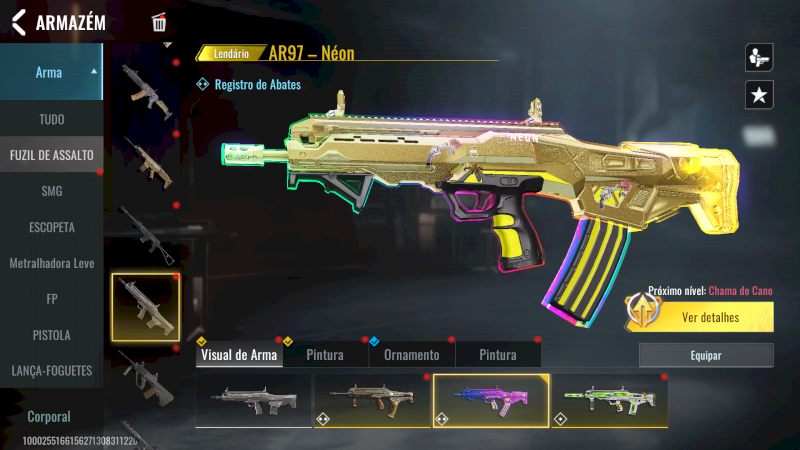Select the FP weapon category
The image size is (800, 450).
coord(51,299)
